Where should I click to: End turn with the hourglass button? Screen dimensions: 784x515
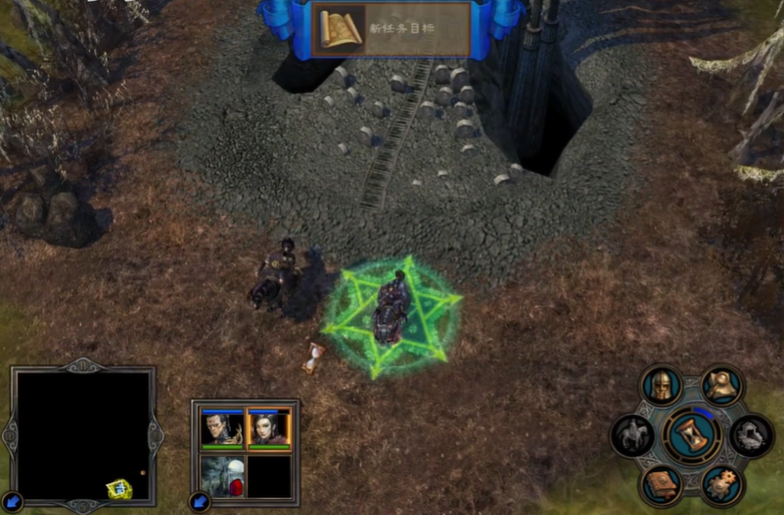[692, 436]
